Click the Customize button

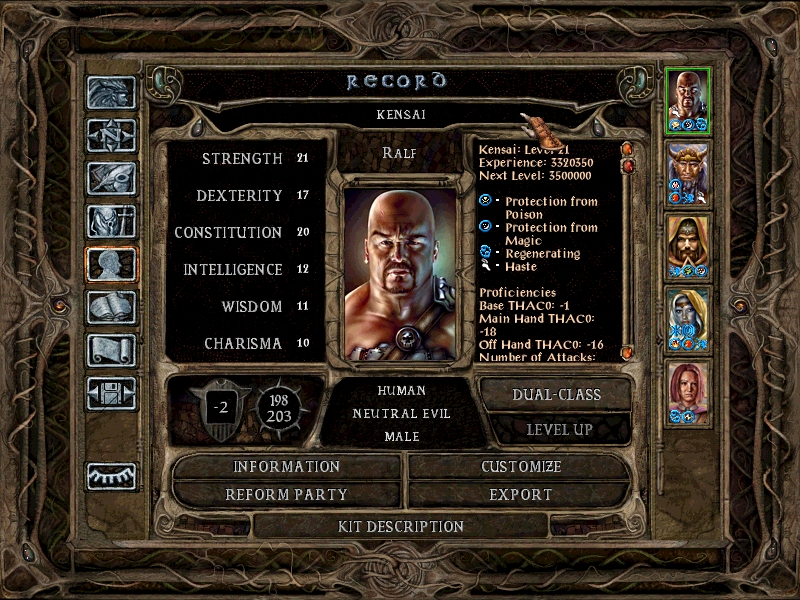[521, 467]
